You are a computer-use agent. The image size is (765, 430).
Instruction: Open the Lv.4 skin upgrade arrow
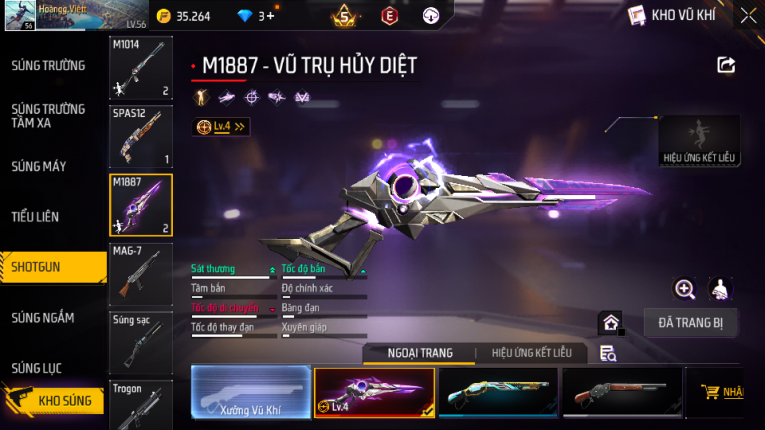pyautogui.click(x=222, y=127)
